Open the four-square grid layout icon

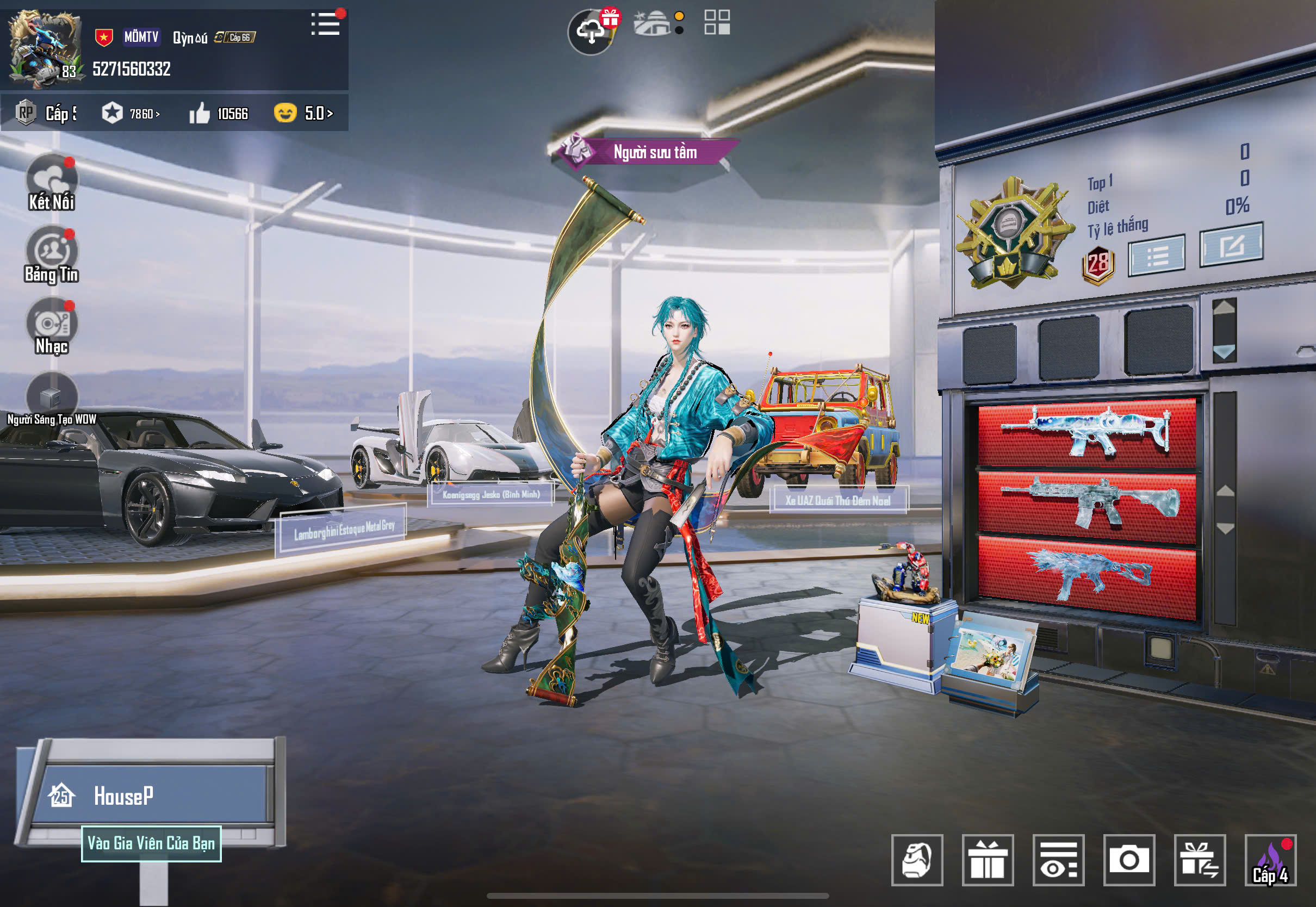point(717,22)
